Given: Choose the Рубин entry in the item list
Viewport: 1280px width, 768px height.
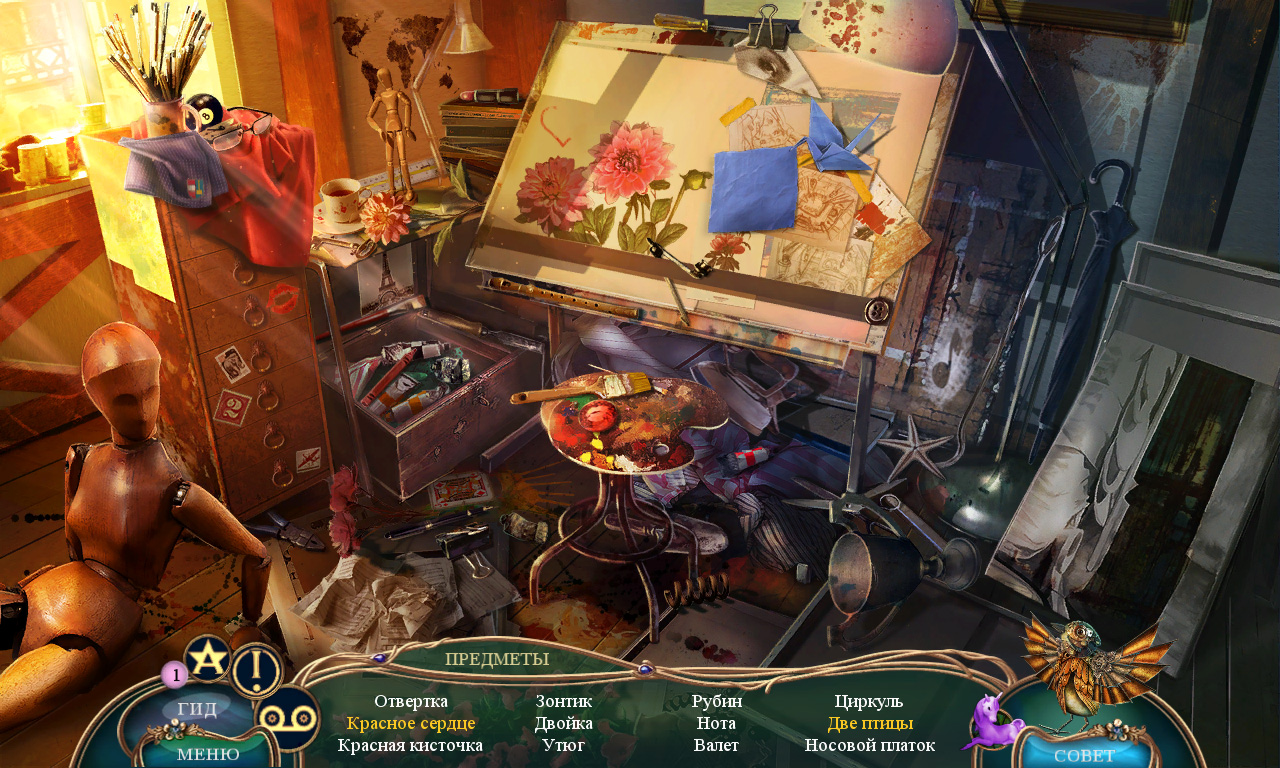Looking at the screenshot, I should point(716,701).
